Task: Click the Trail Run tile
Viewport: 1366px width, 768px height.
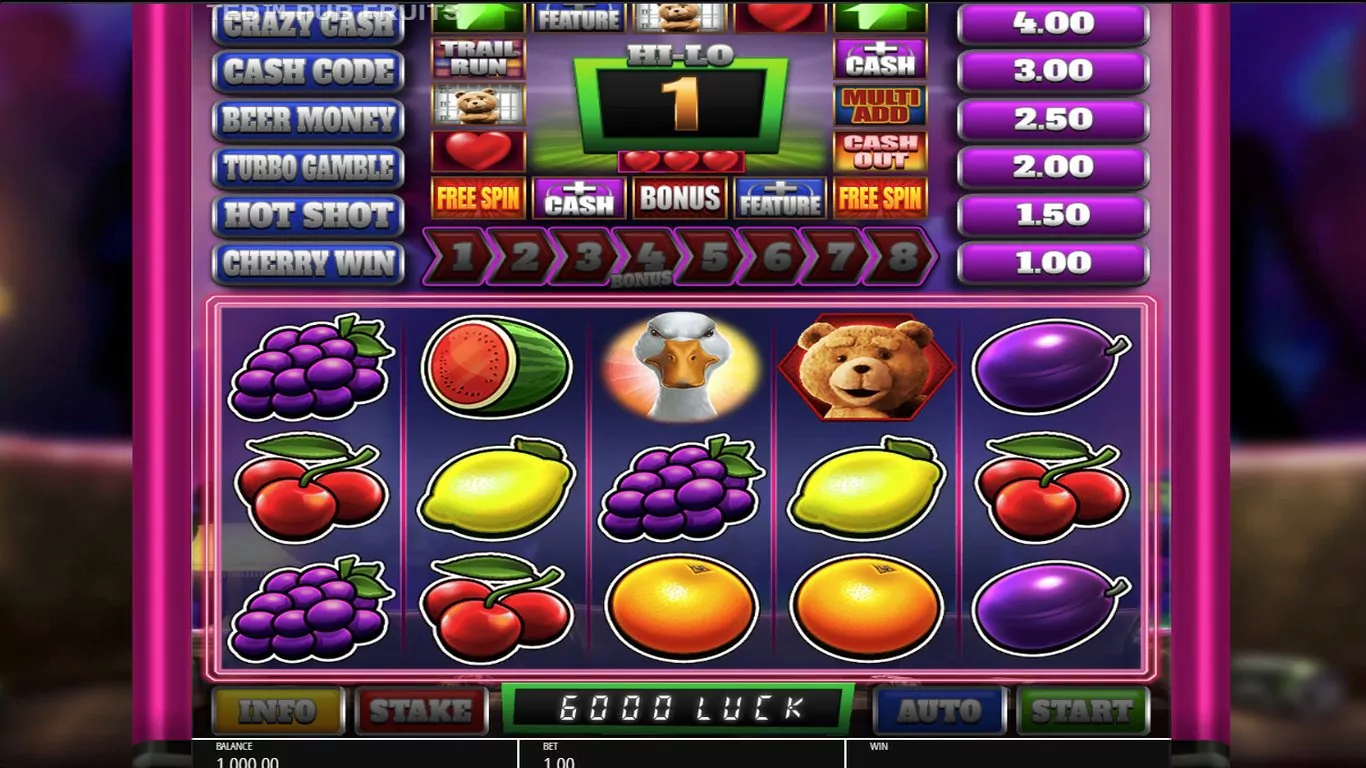Action: tap(478, 59)
